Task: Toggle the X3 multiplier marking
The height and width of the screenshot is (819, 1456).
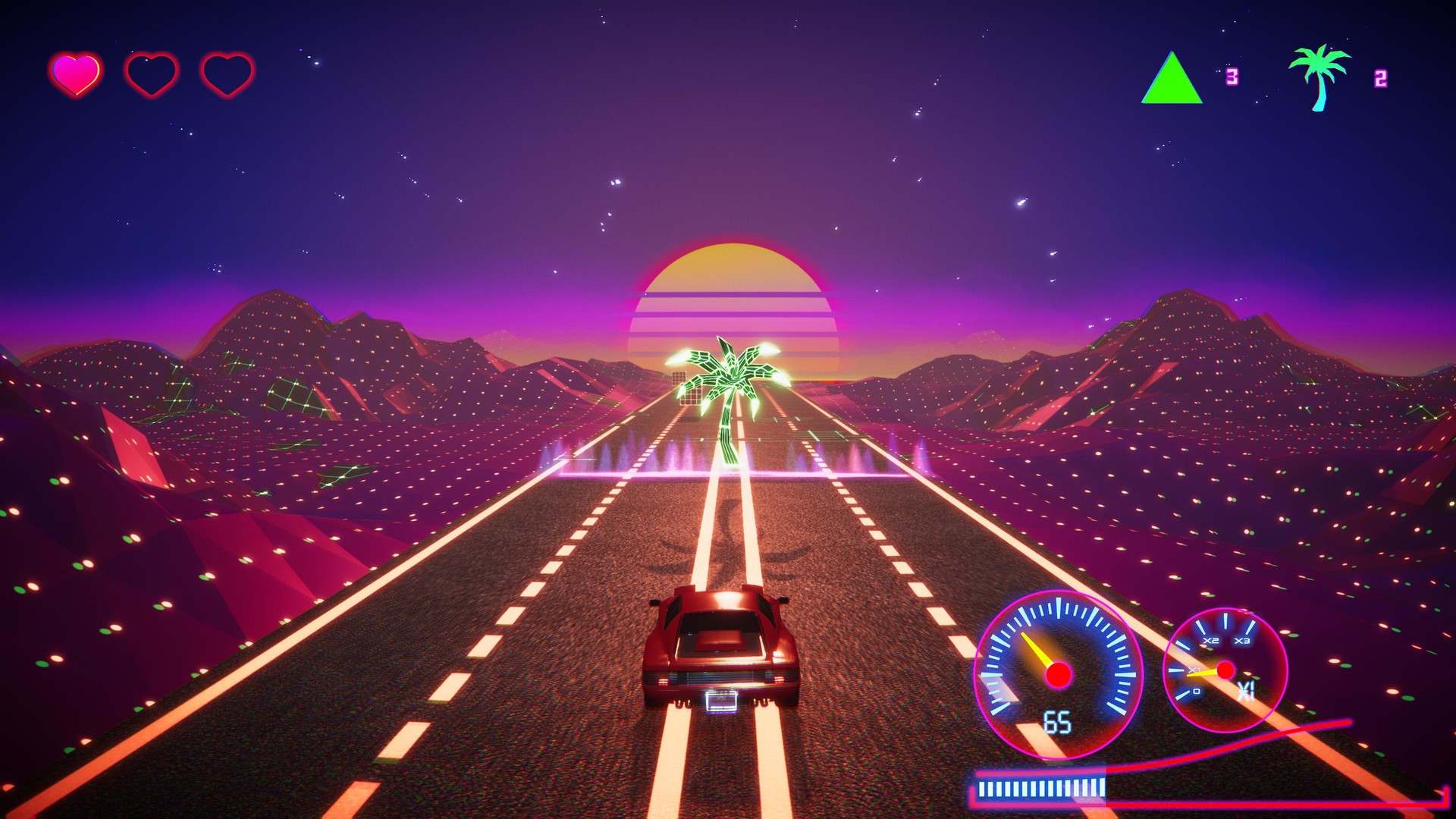Action: [x=1244, y=640]
